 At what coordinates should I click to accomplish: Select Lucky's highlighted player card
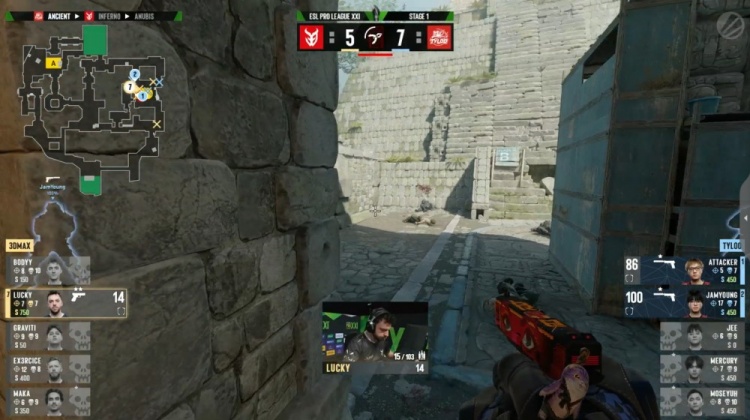[x=66, y=302]
